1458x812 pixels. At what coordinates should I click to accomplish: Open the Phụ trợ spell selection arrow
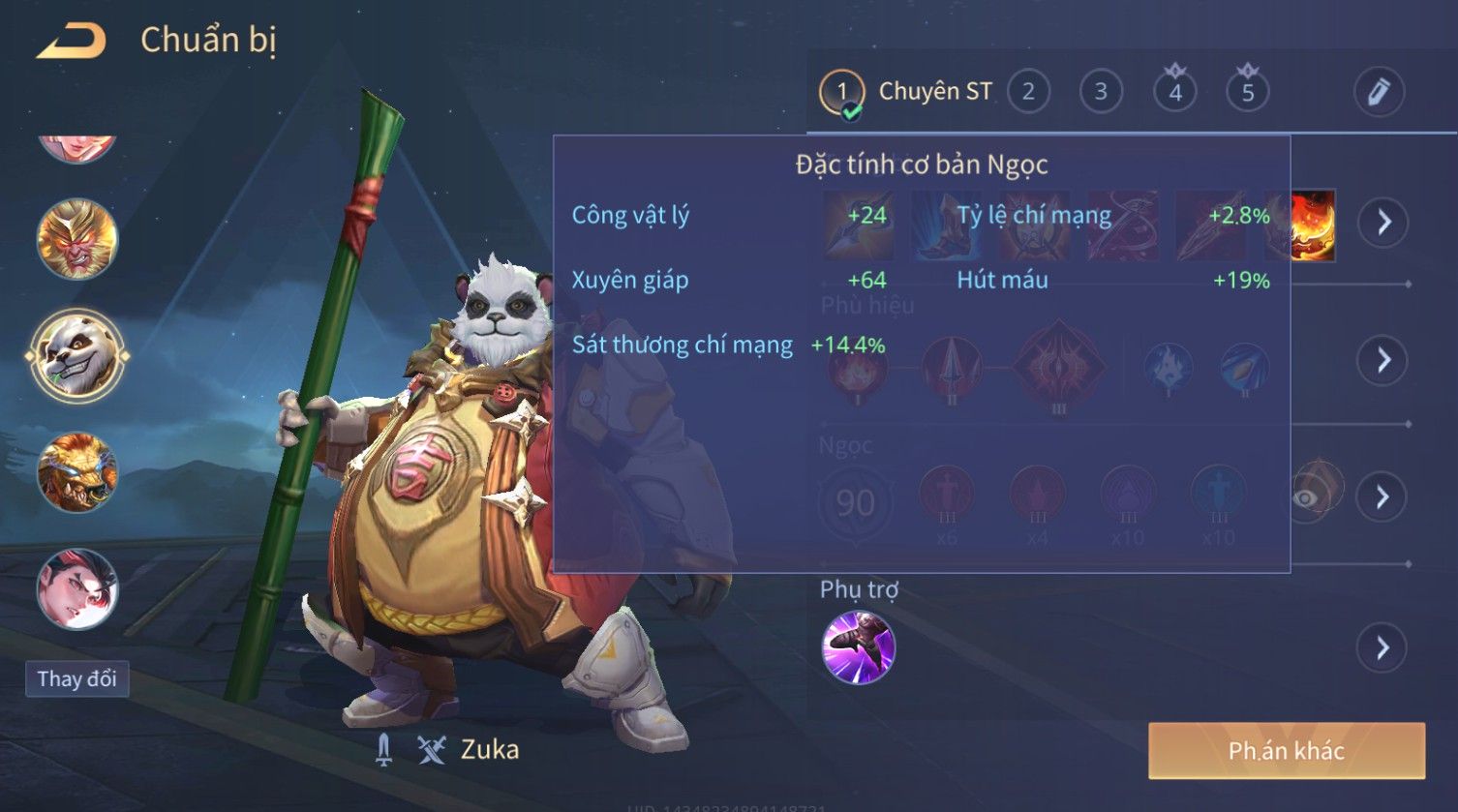(1383, 647)
